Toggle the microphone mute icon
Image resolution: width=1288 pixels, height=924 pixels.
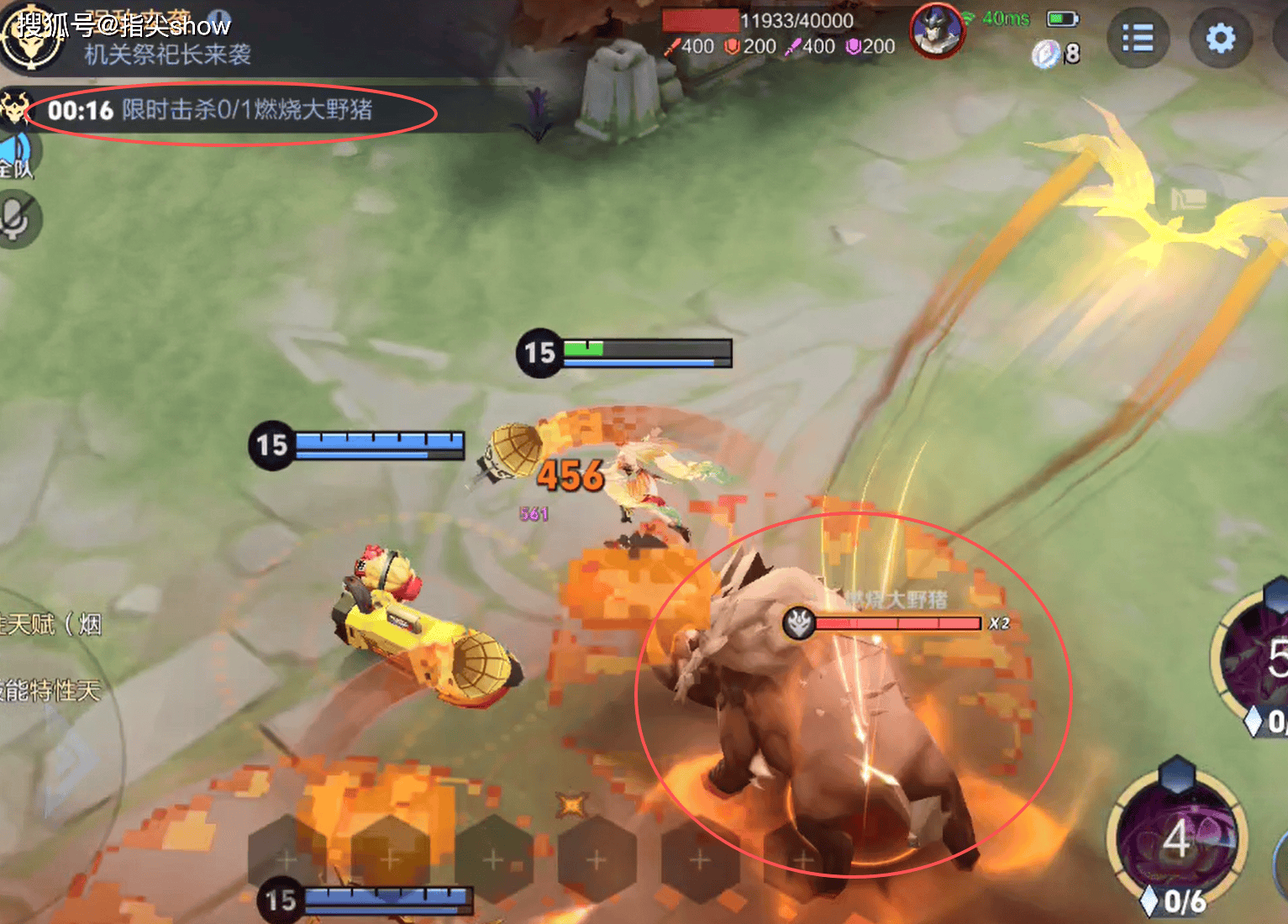pyautogui.click(x=15, y=219)
